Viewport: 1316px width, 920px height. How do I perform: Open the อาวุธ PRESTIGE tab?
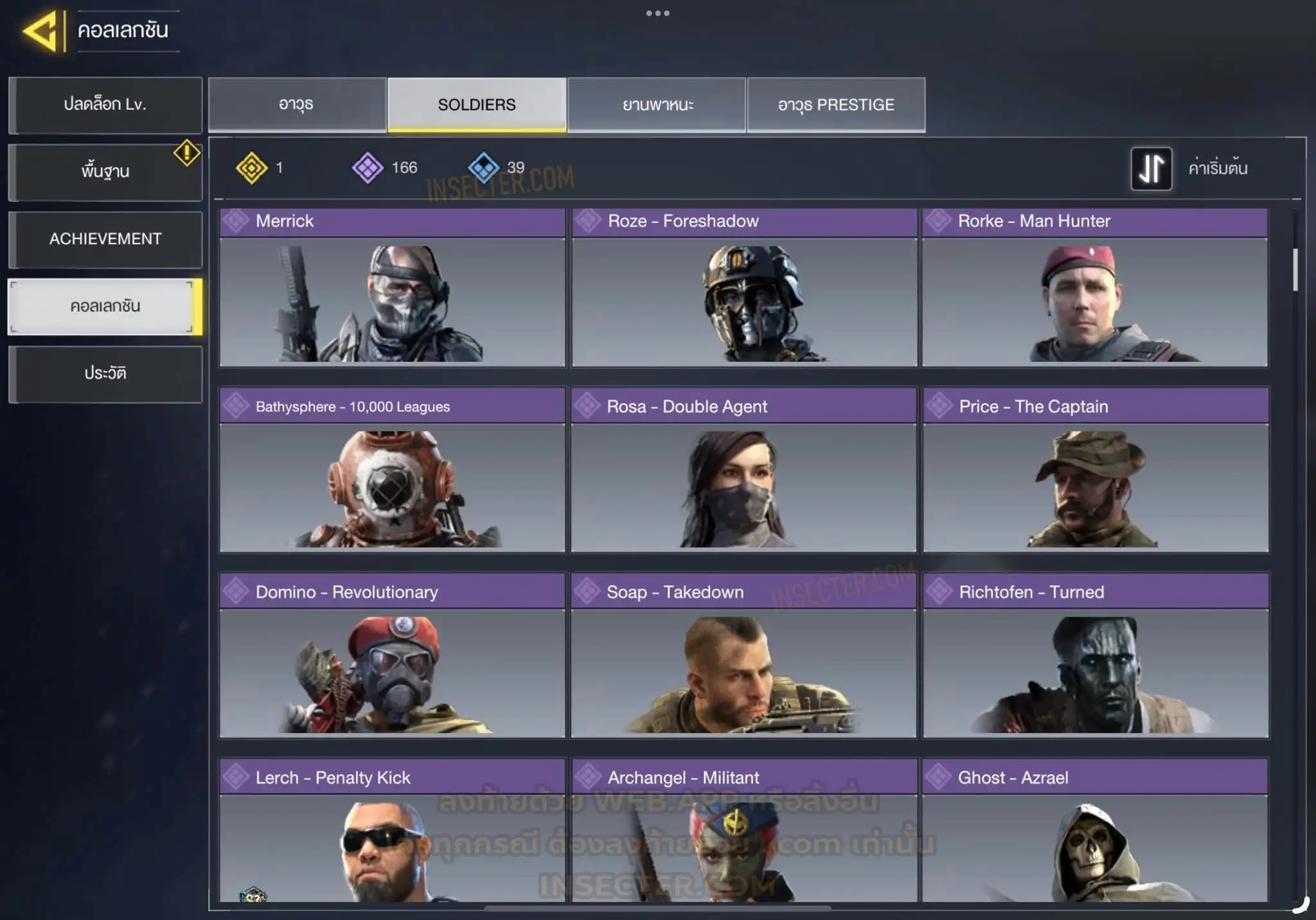pos(836,105)
